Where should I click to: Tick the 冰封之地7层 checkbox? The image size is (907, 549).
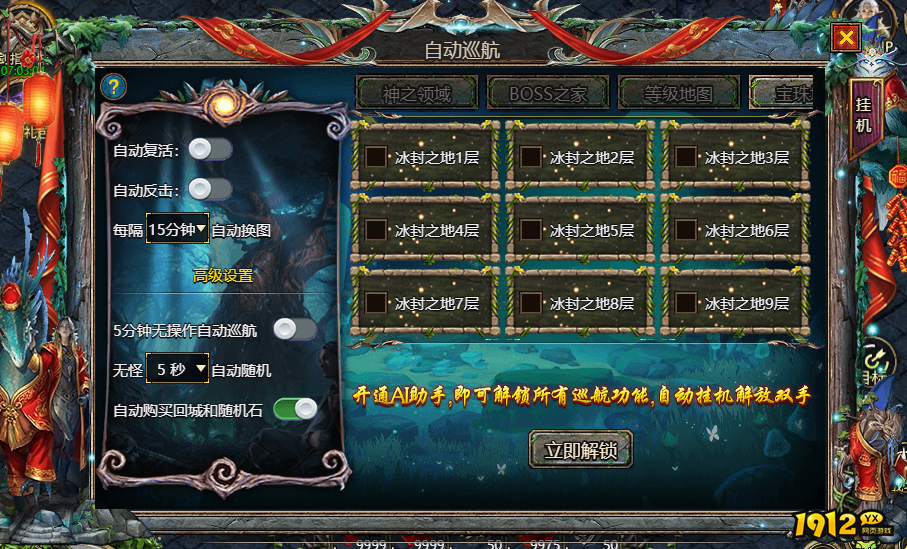pos(377,302)
